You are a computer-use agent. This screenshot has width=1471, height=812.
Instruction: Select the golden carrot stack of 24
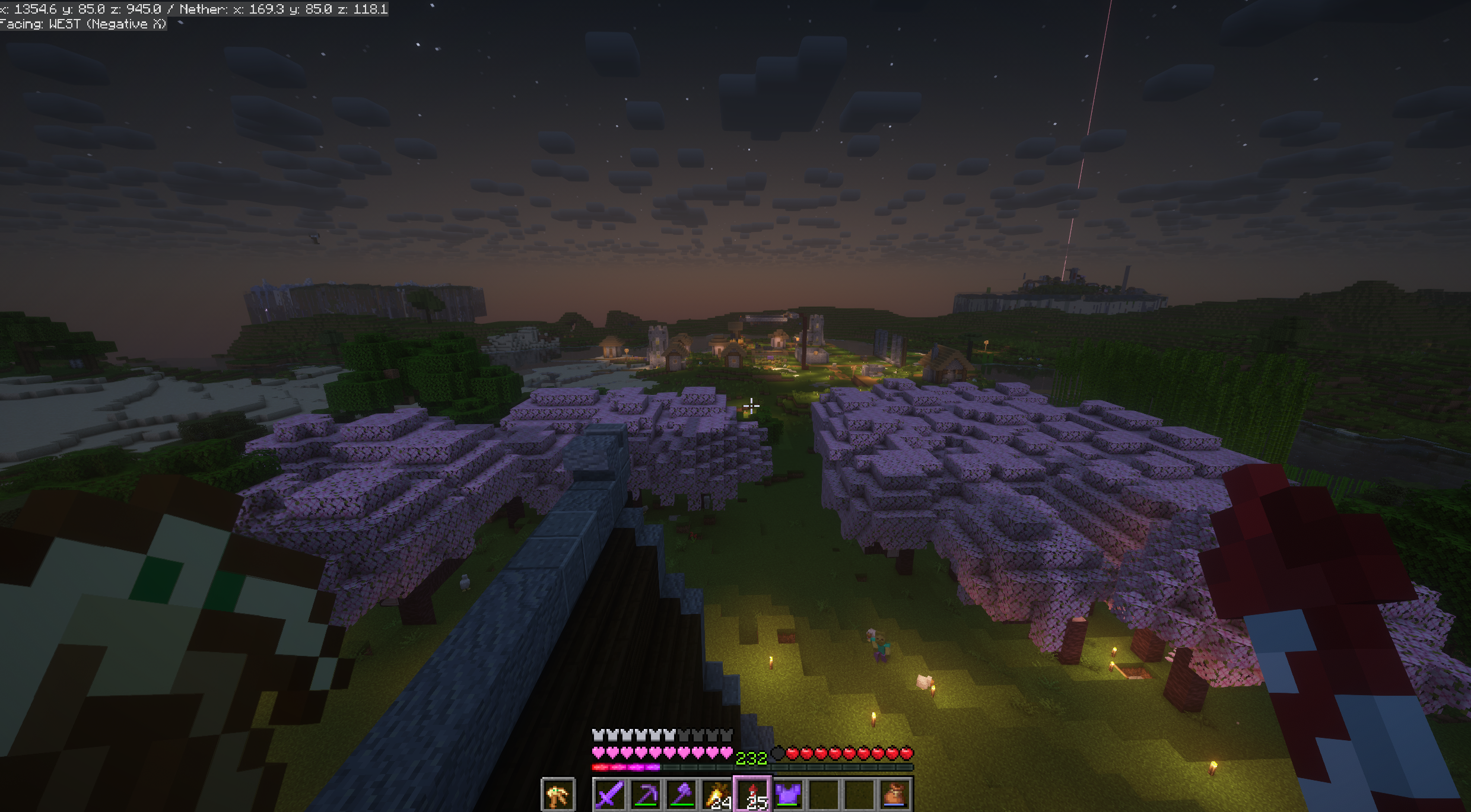click(x=717, y=795)
